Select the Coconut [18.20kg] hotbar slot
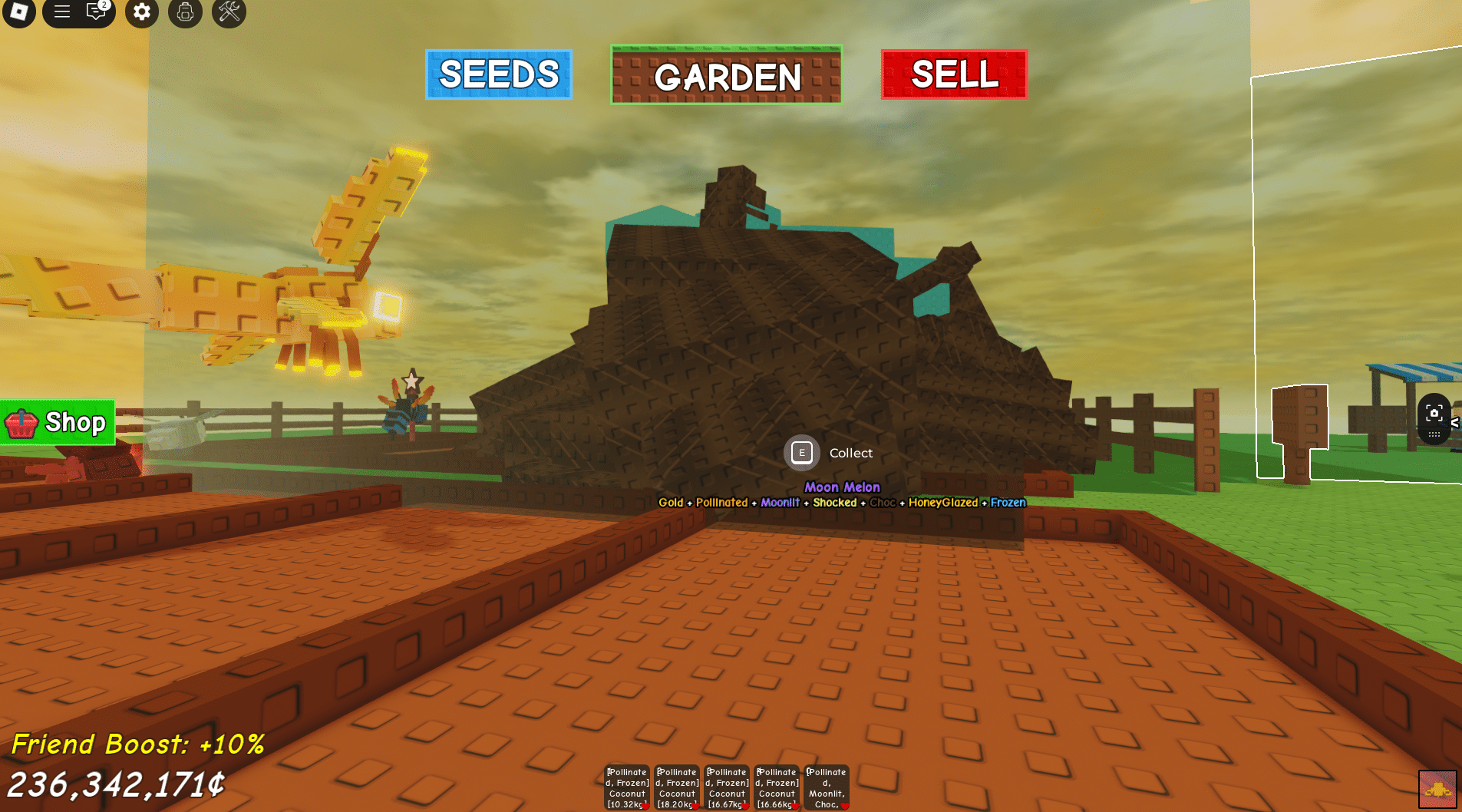 pyautogui.click(x=676, y=786)
